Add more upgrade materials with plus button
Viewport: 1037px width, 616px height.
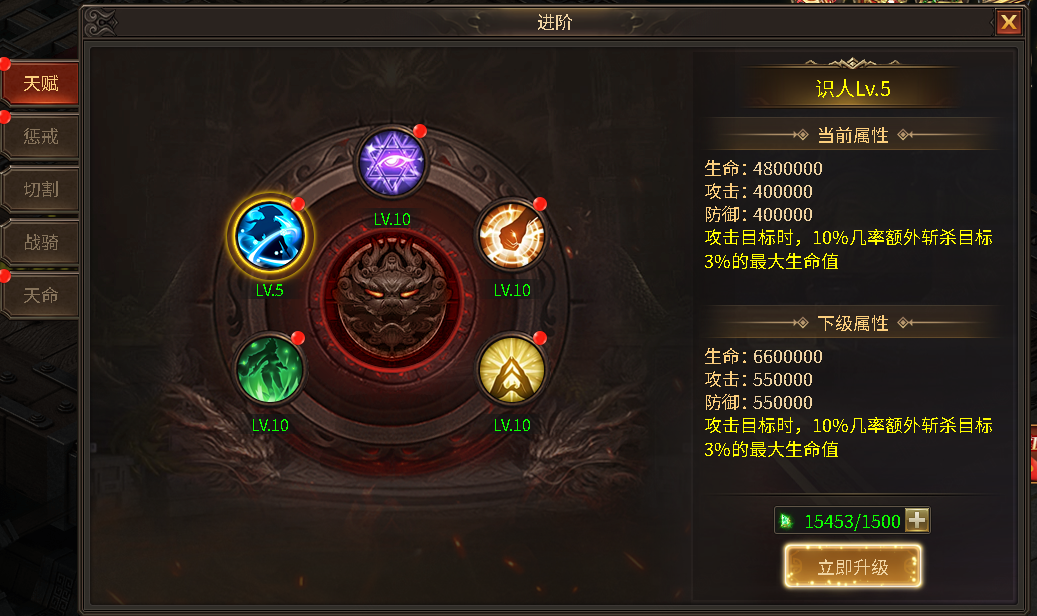[x=917, y=521]
